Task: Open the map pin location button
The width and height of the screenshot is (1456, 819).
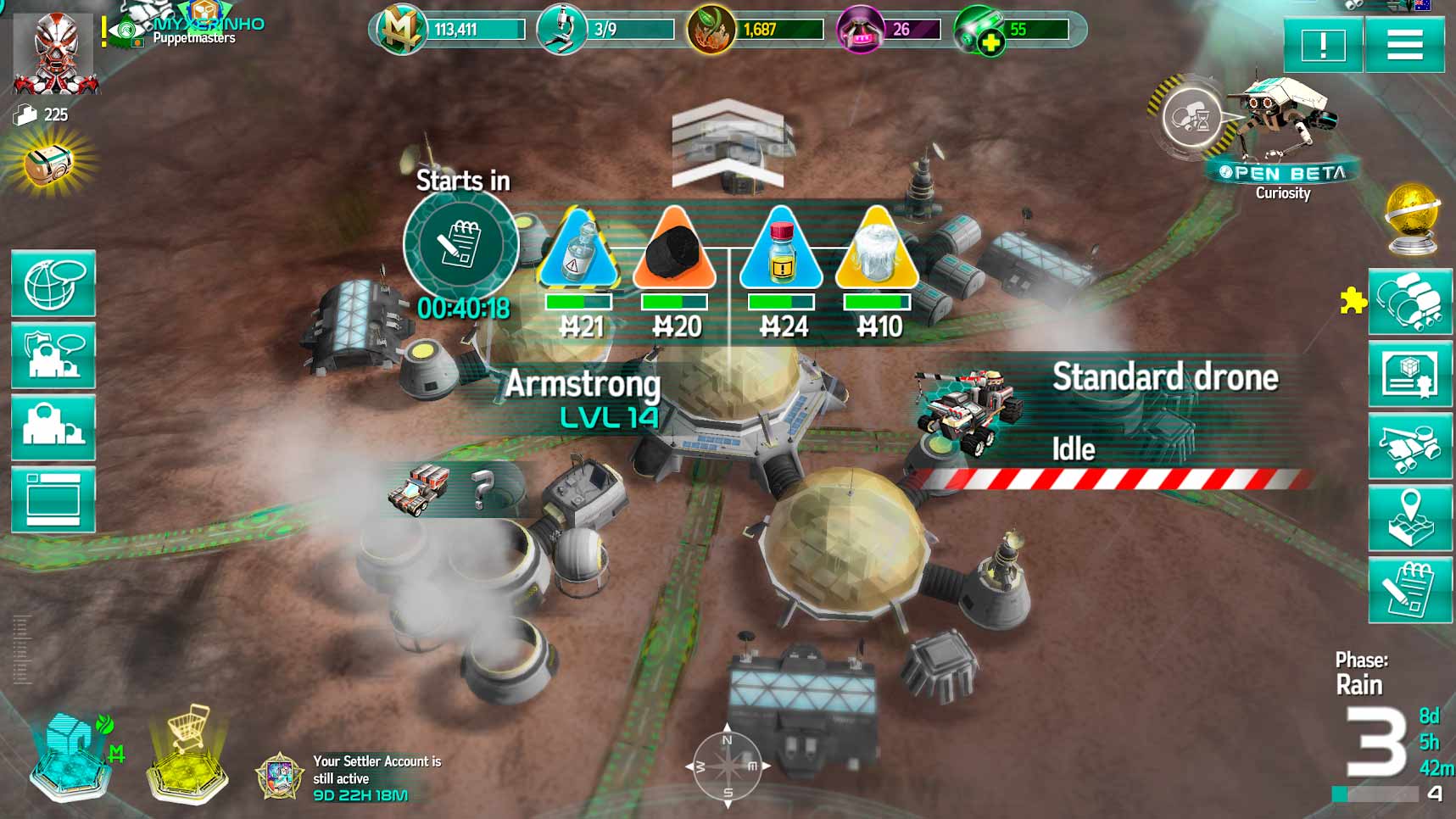Action: 1409,517
